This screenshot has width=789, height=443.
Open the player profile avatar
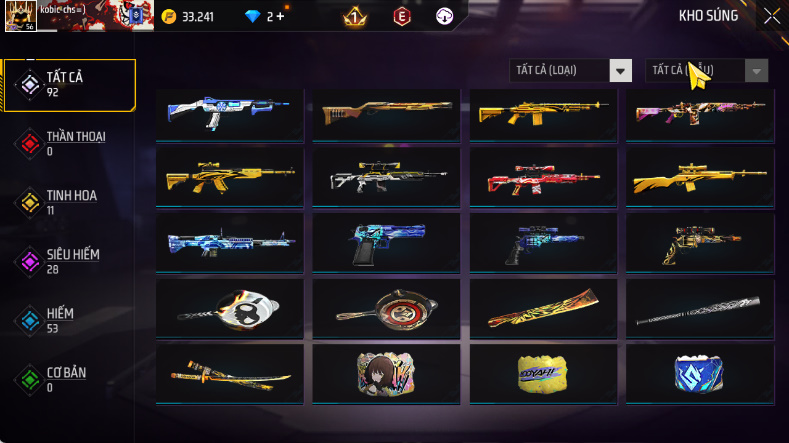pos(19,15)
